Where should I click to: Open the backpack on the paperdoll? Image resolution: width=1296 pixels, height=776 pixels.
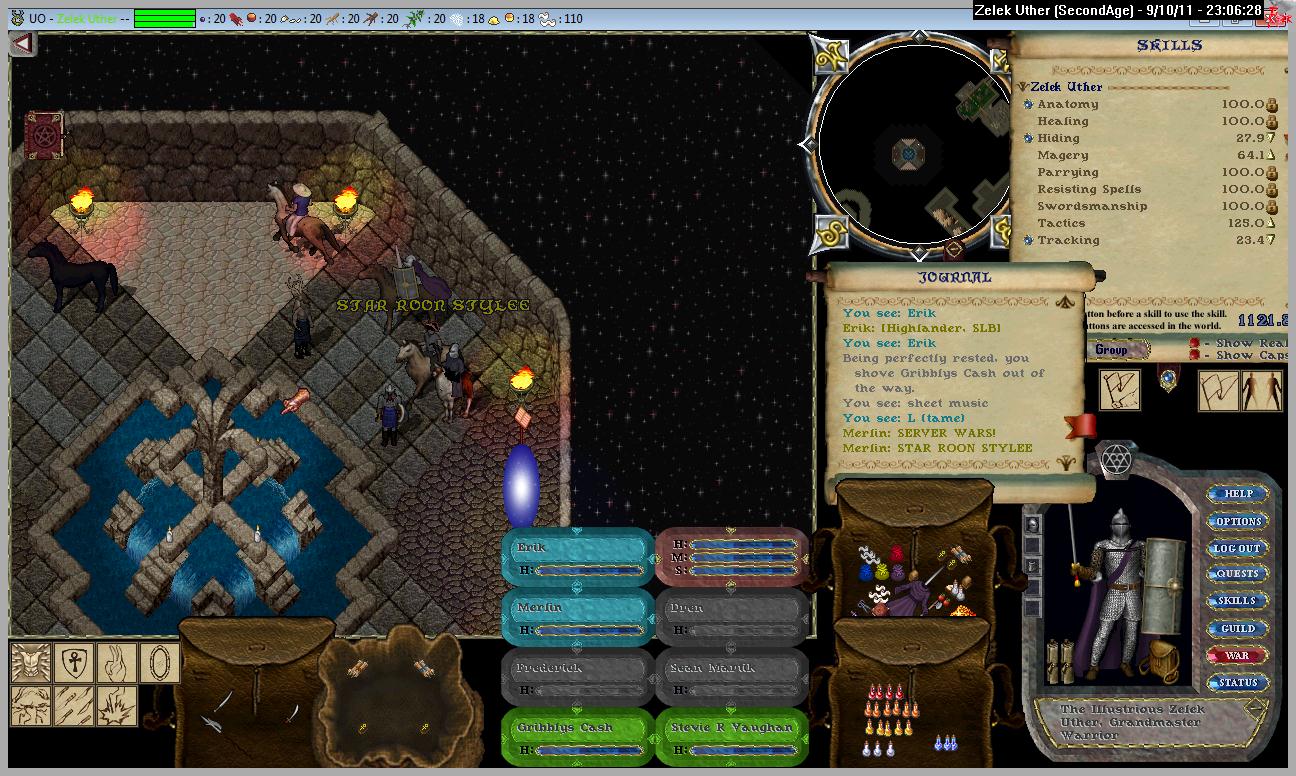click(1160, 658)
